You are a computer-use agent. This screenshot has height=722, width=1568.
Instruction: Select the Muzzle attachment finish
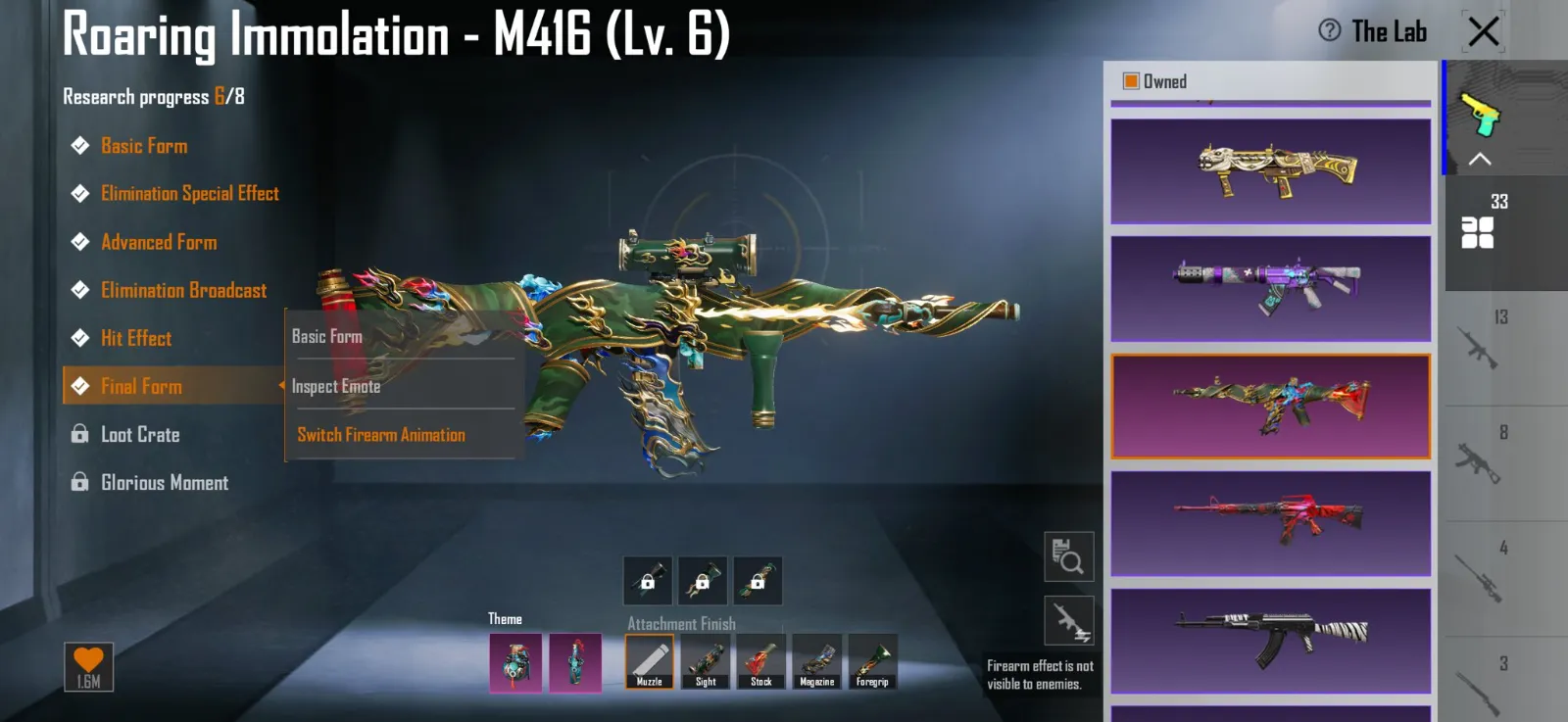[x=649, y=661]
